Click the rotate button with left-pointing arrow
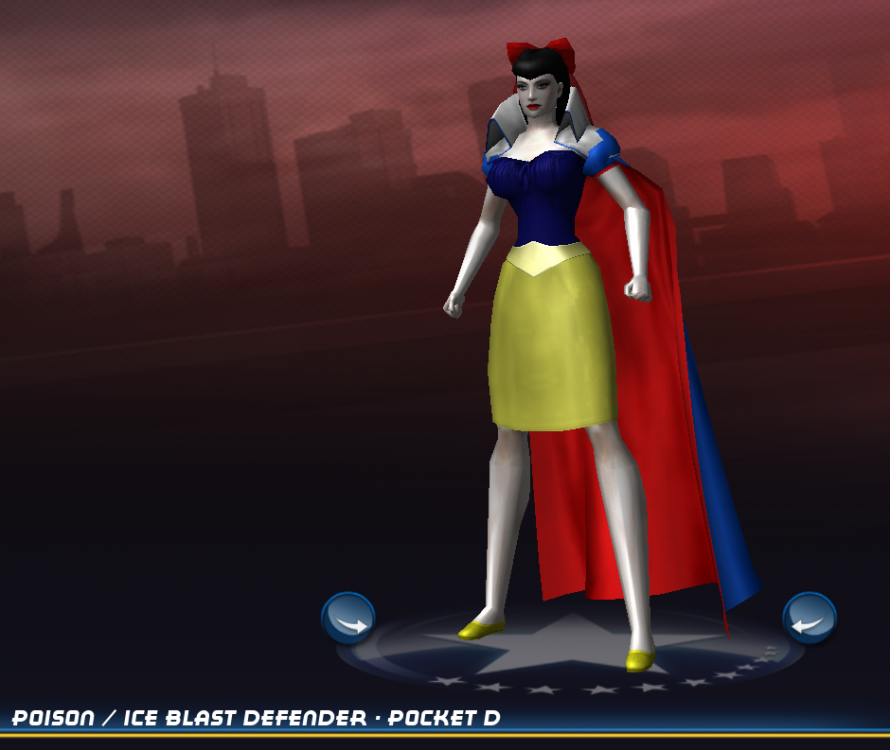 [809, 619]
